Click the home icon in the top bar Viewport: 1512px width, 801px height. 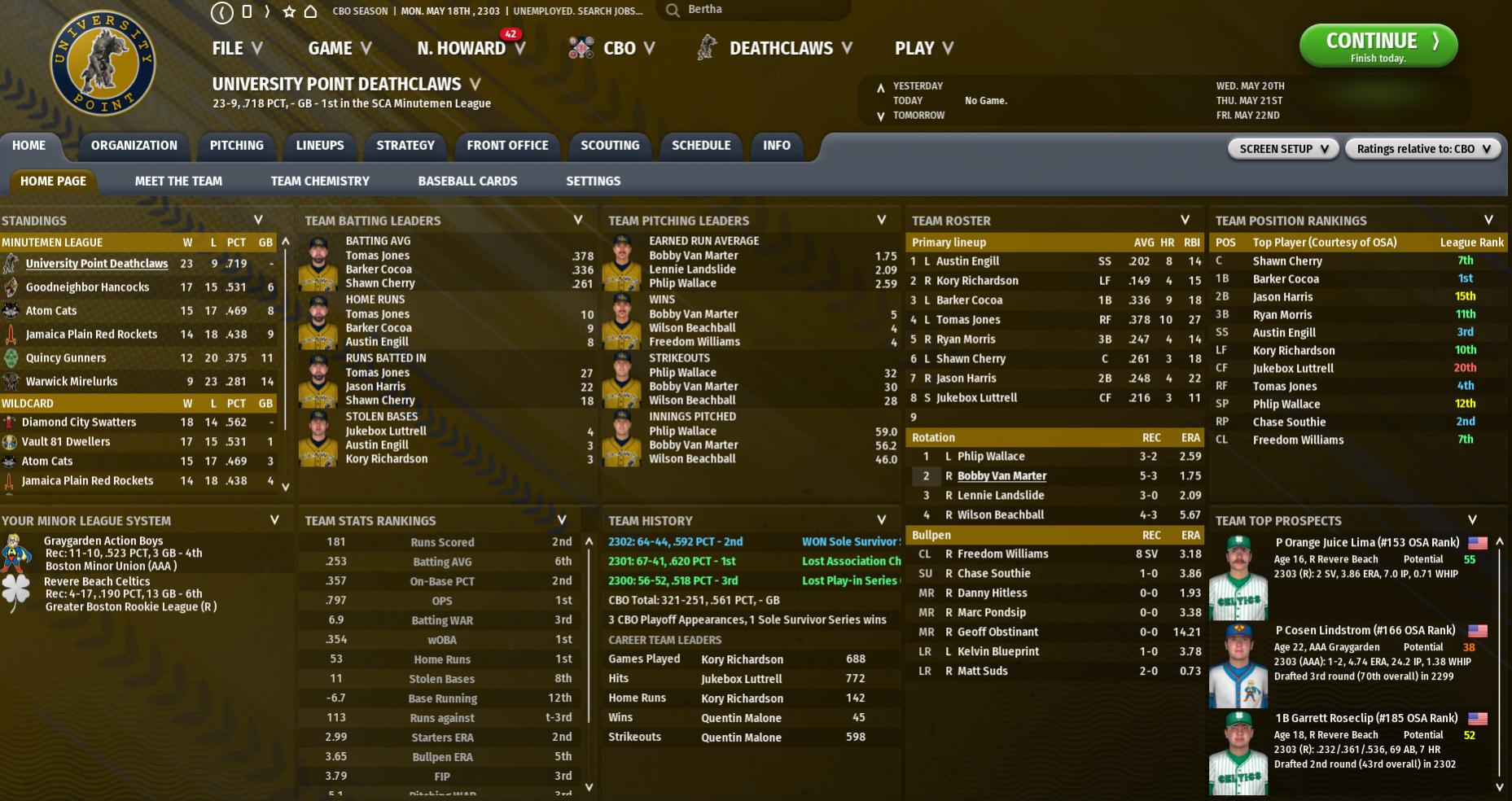[x=310, y=11]
